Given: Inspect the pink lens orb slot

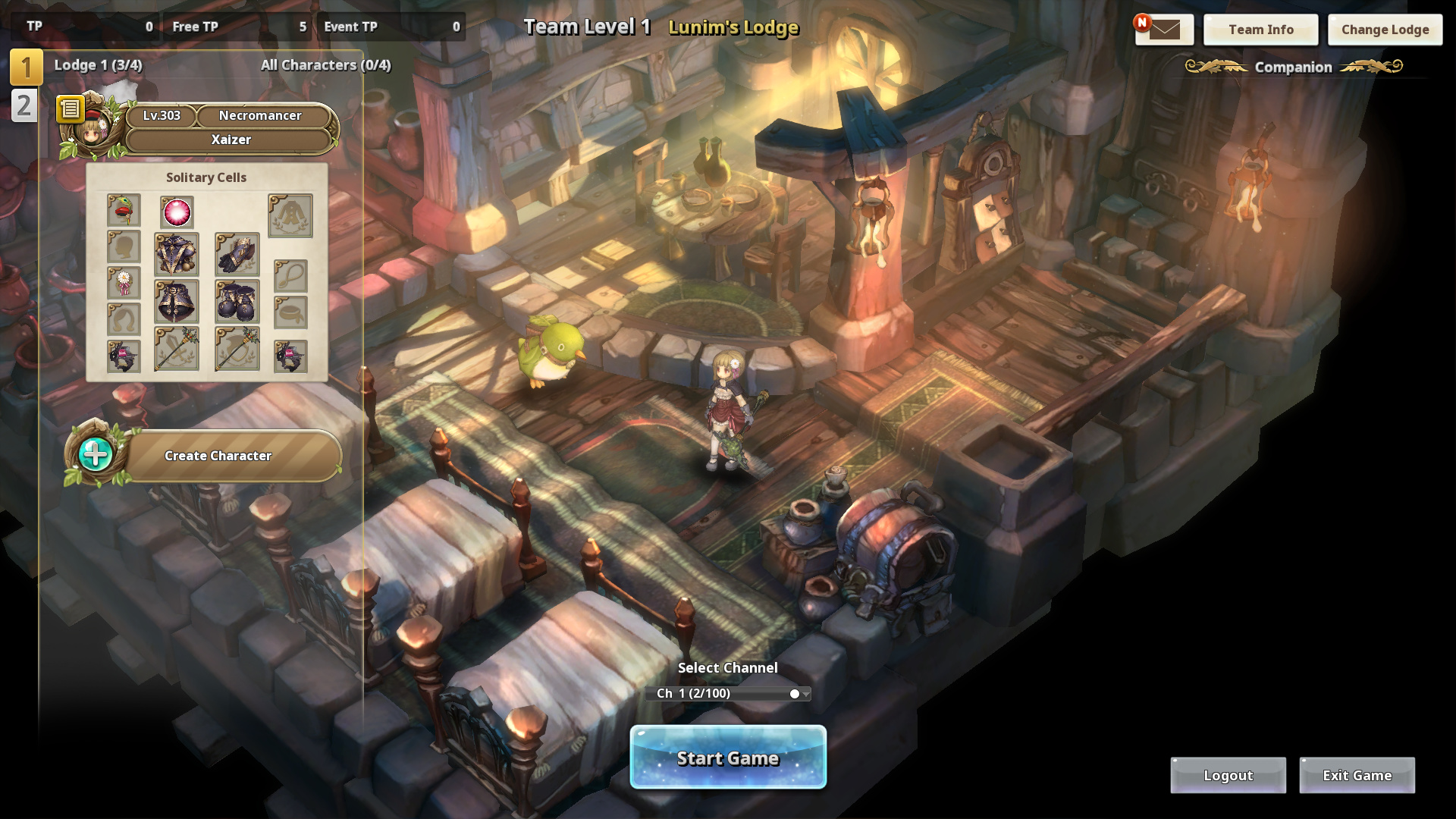Looking at the screenshot, I should point(177,212).
